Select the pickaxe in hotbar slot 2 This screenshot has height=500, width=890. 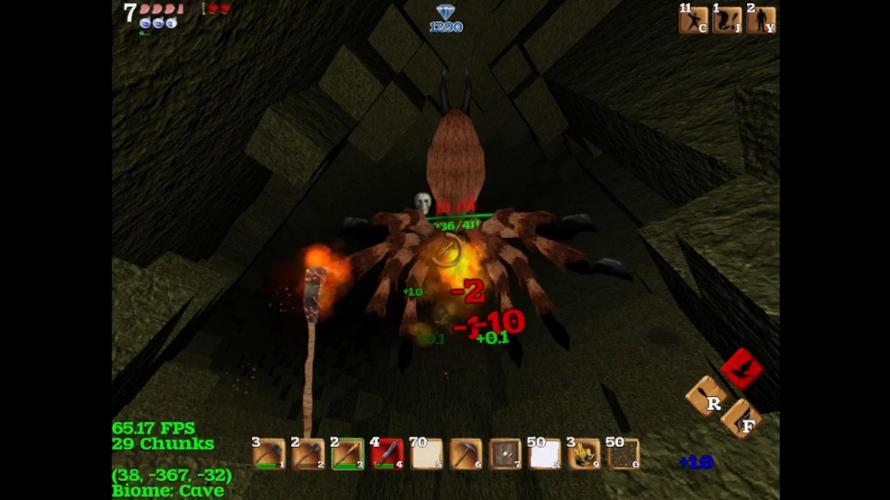click(308, 455)
